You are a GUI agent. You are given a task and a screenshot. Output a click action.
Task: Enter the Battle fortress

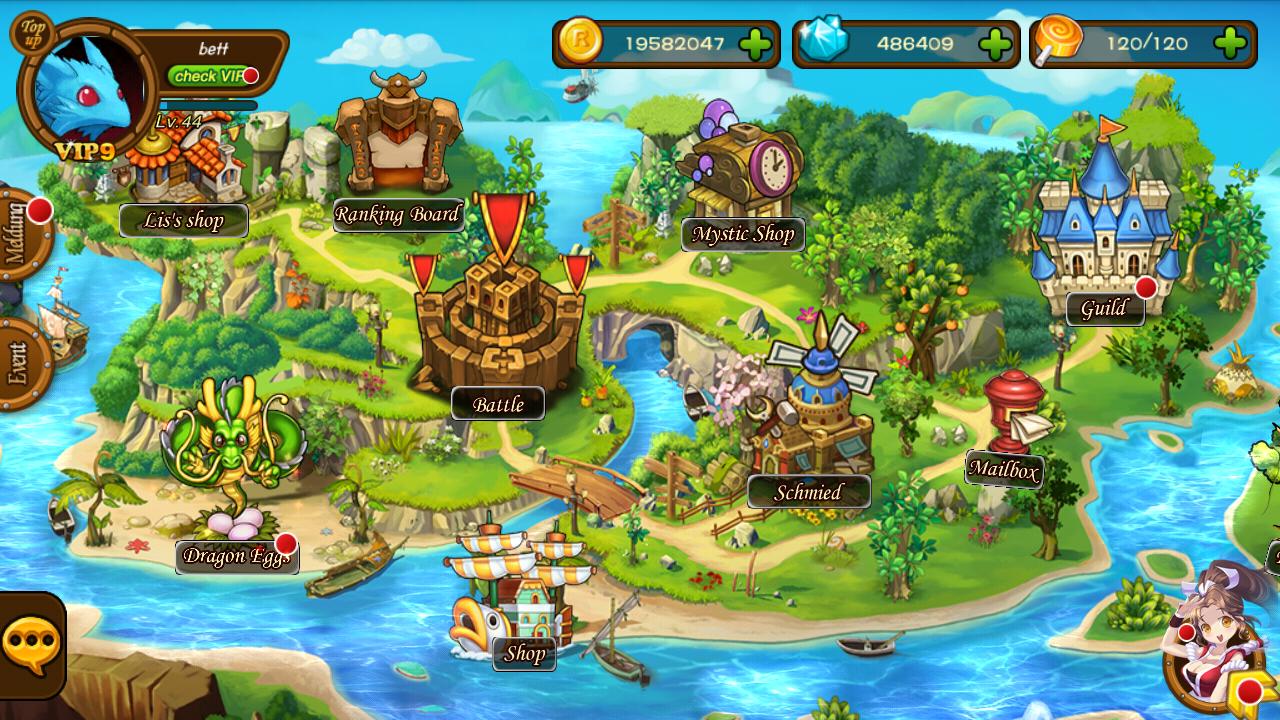pyautogui.click(x=498, y=404)
